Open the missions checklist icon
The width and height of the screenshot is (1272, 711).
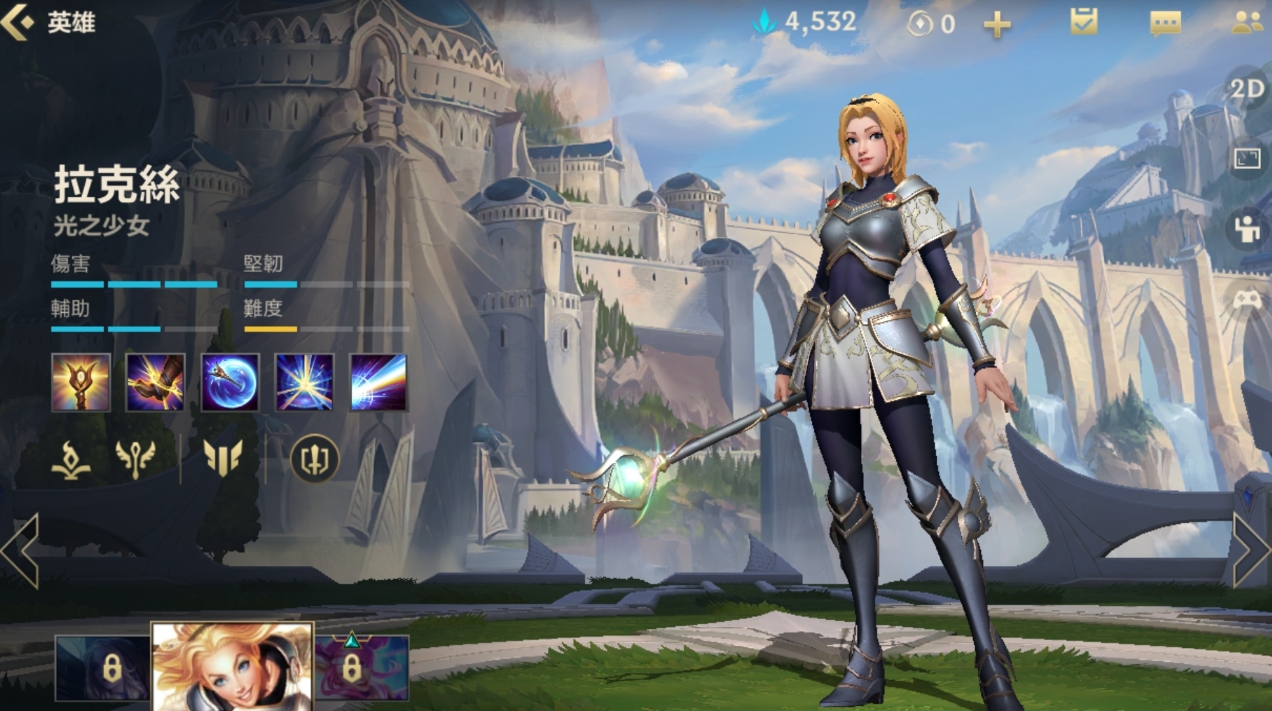click(1084, 22)
